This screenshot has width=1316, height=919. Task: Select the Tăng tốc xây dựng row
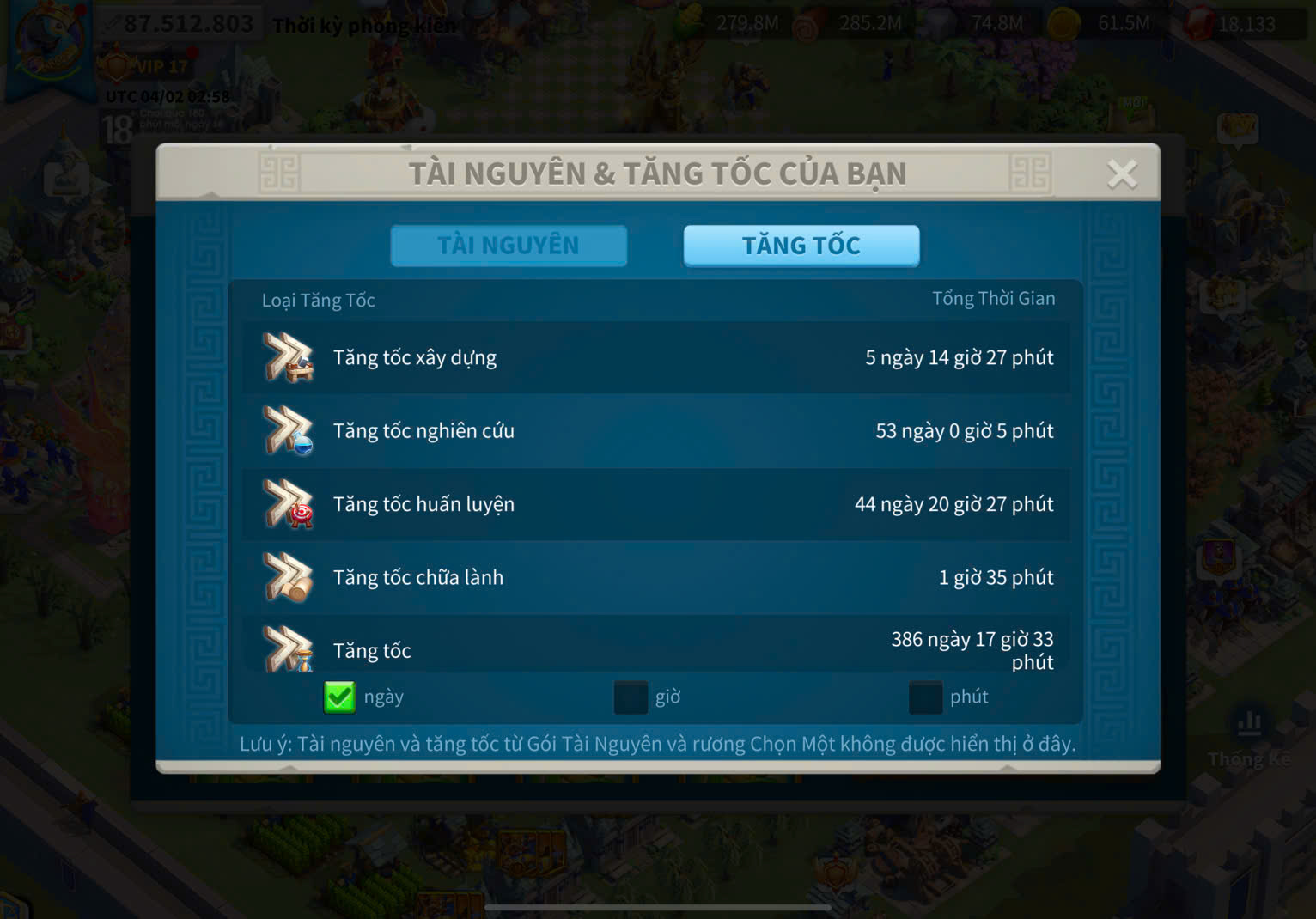656,358
